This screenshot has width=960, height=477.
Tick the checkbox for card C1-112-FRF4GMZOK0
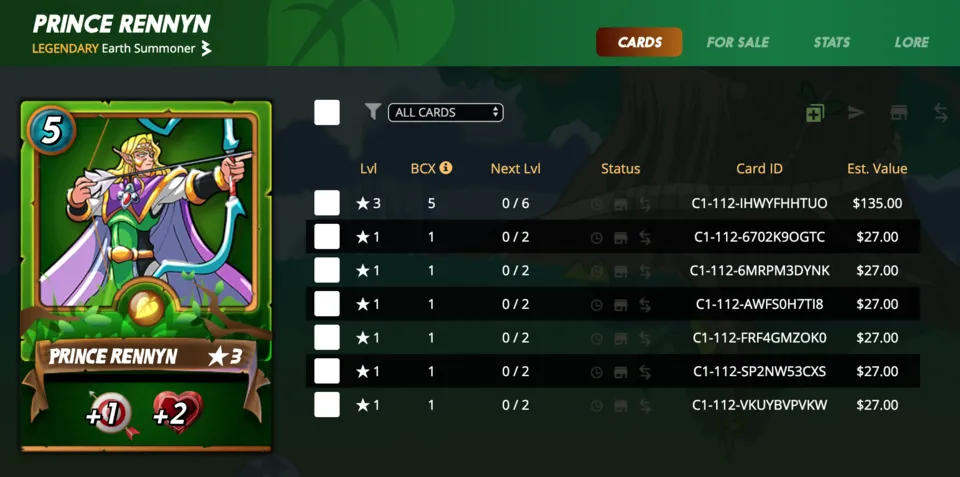(x=327, y=337)
